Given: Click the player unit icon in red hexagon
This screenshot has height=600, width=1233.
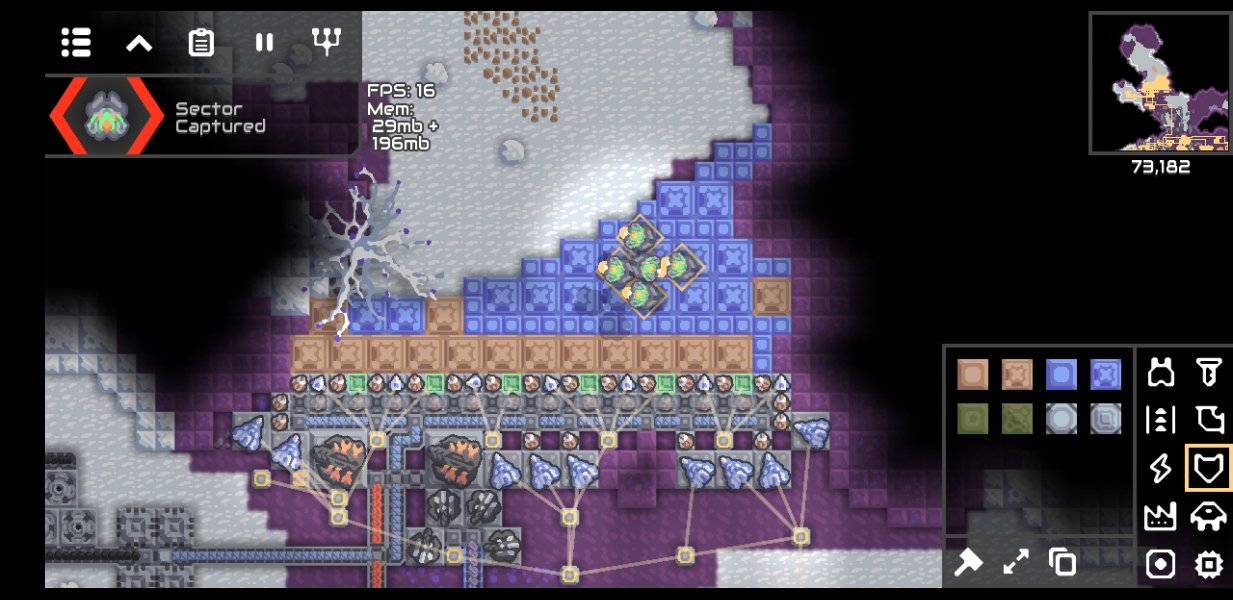Looking at the screenshot, I should tap(107, 116).
